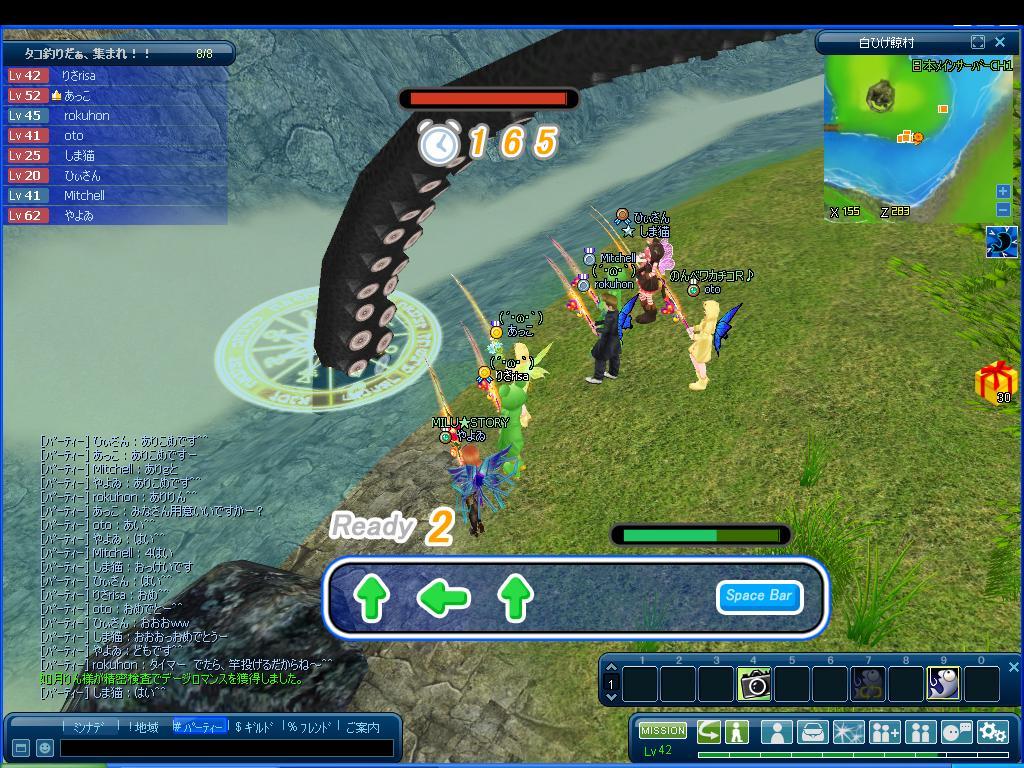Click the green curved-arrow icon
Viewport: 1024px width, 768px height.
709,731
